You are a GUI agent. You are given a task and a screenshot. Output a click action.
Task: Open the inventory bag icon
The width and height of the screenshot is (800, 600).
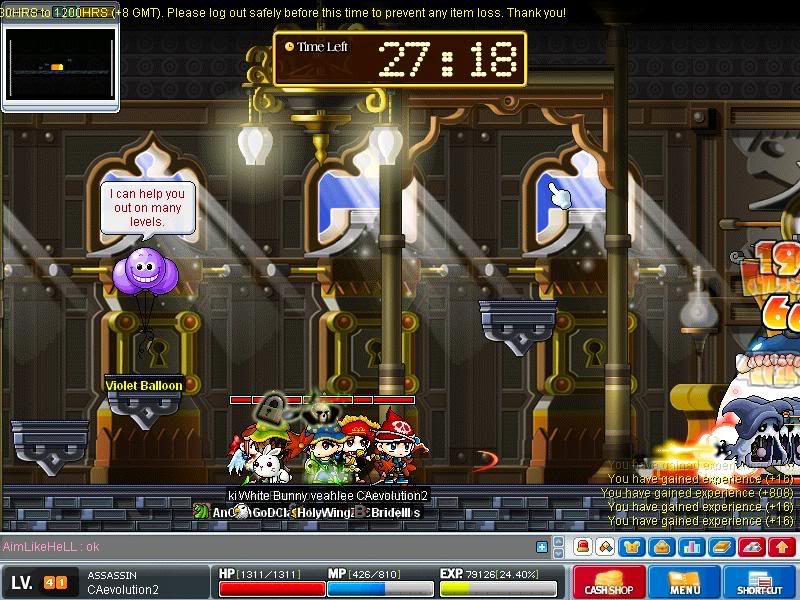(663, 547)
